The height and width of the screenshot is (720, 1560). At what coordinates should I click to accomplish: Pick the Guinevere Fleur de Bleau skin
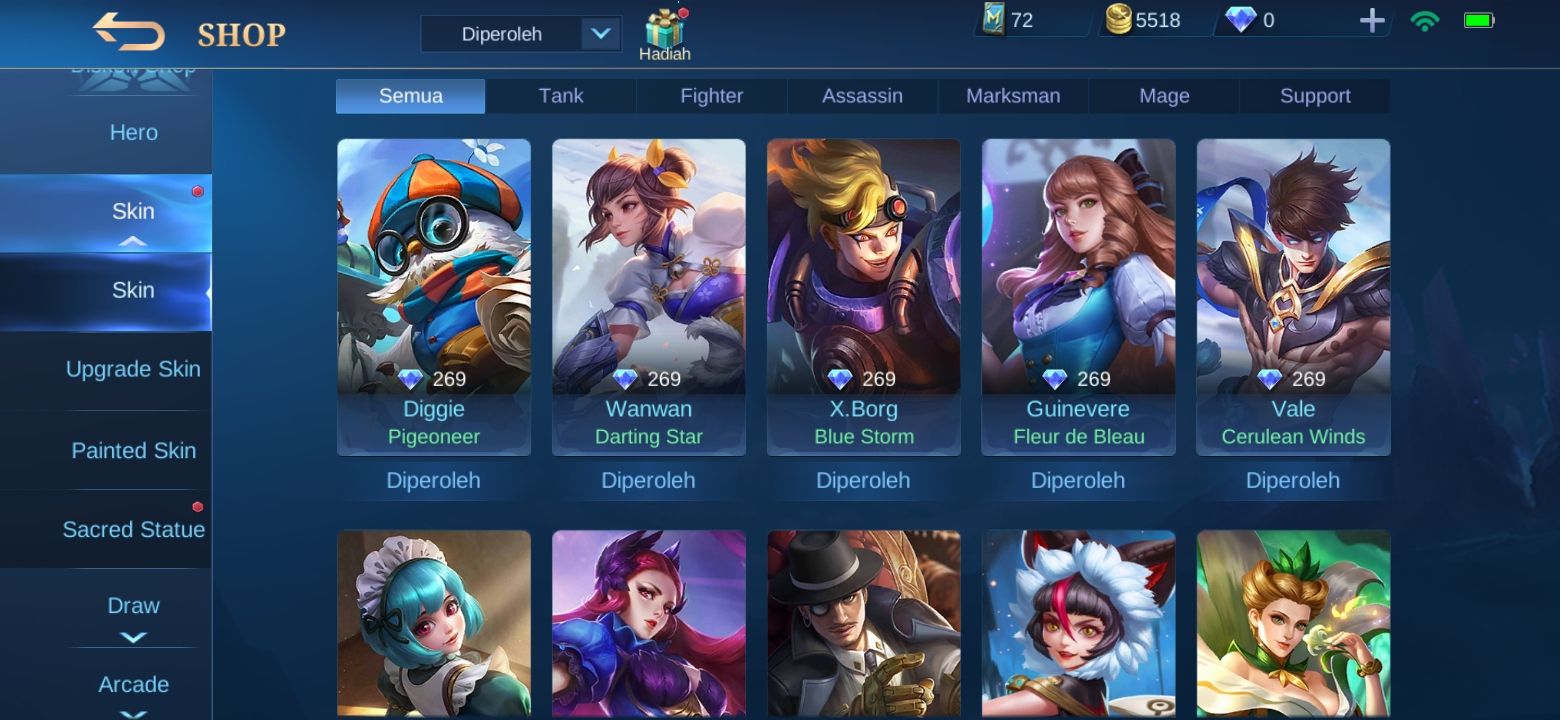tap(1078, 296)
